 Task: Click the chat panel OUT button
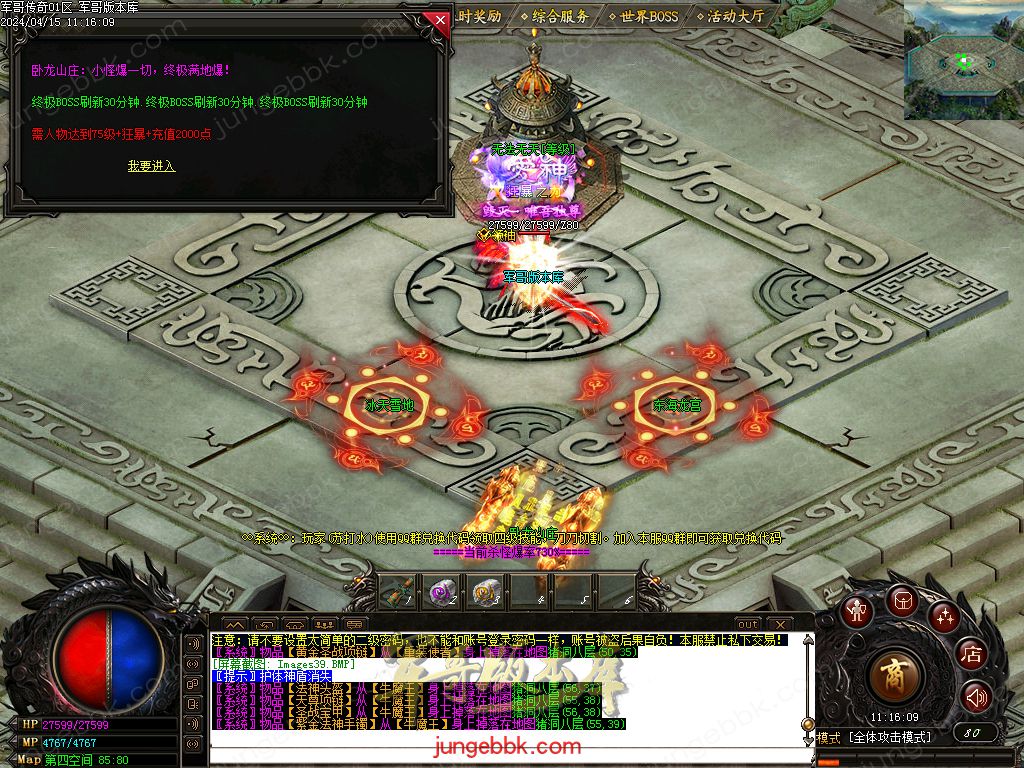[x=748, y=625]
